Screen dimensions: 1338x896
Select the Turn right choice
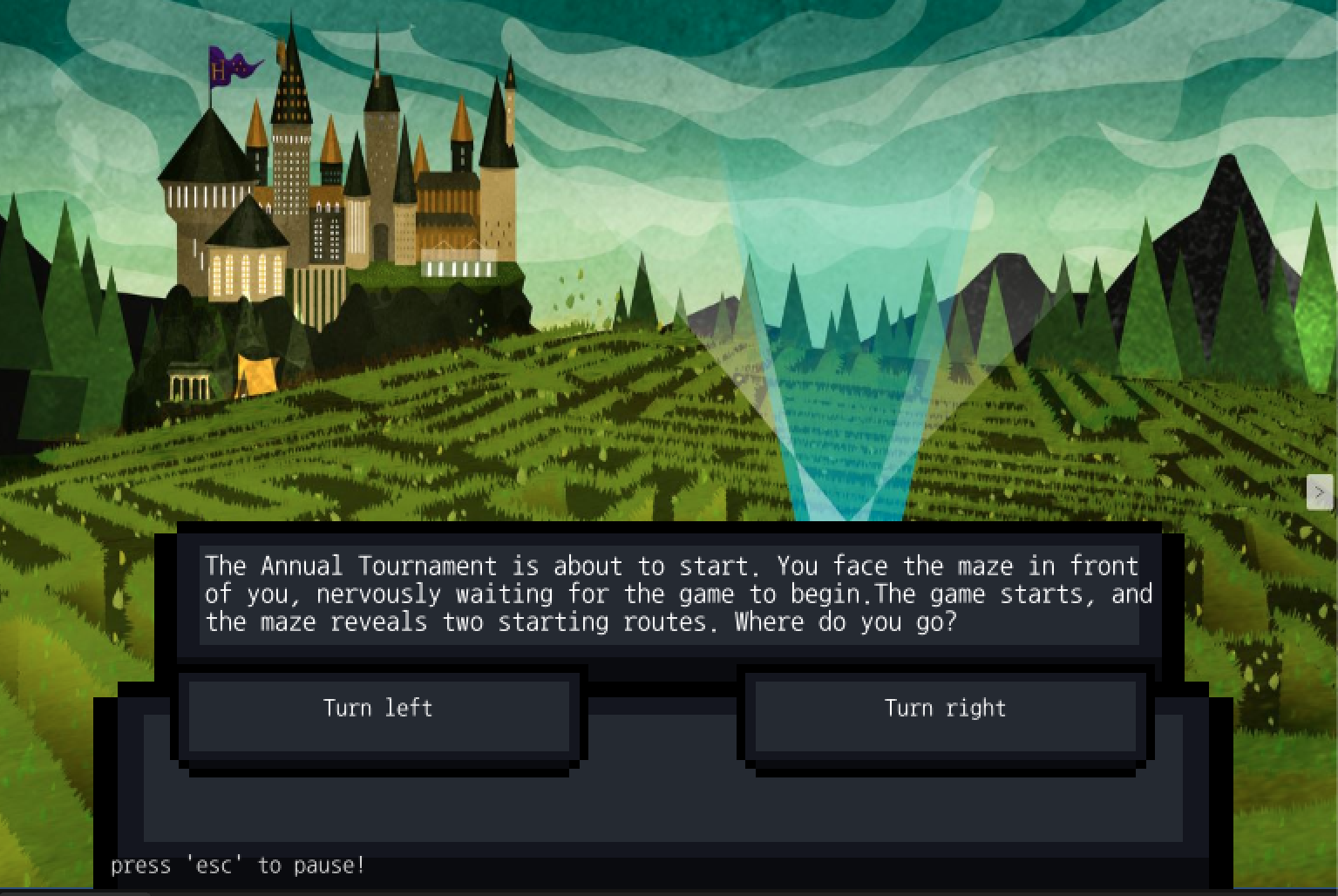(x=944, y=709)
